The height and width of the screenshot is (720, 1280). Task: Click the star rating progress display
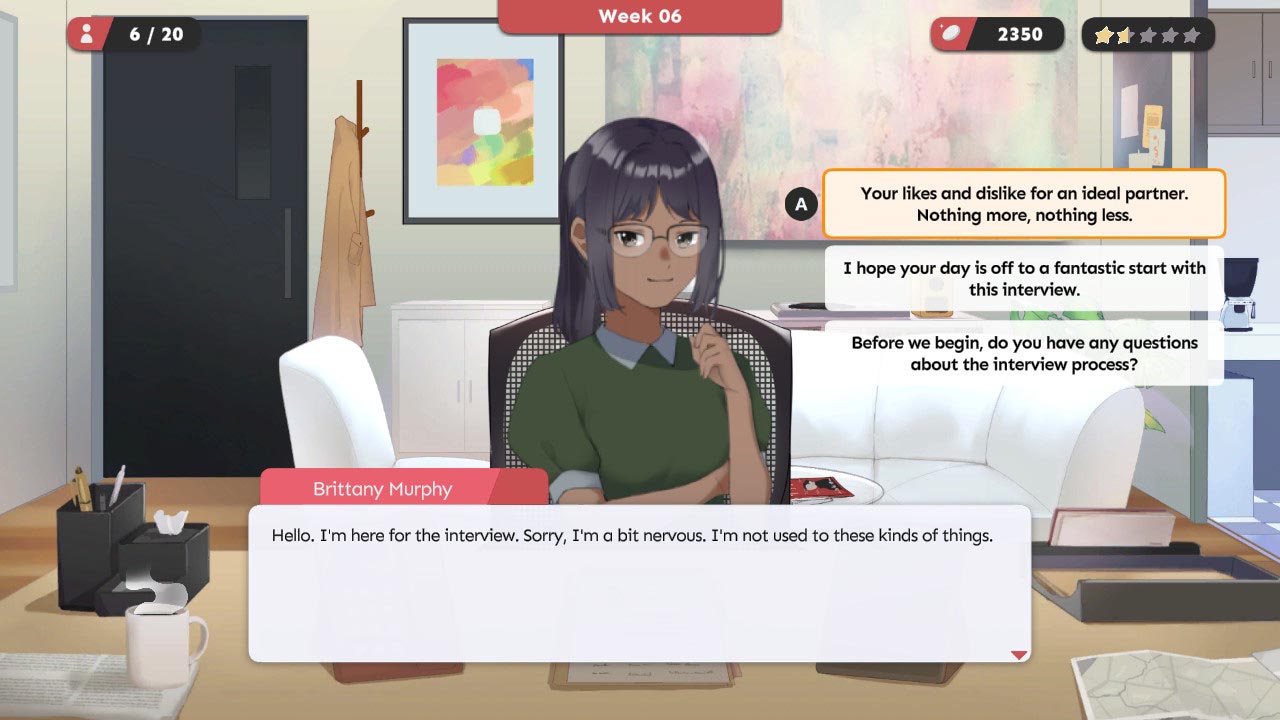click(x=1148, y=35)
